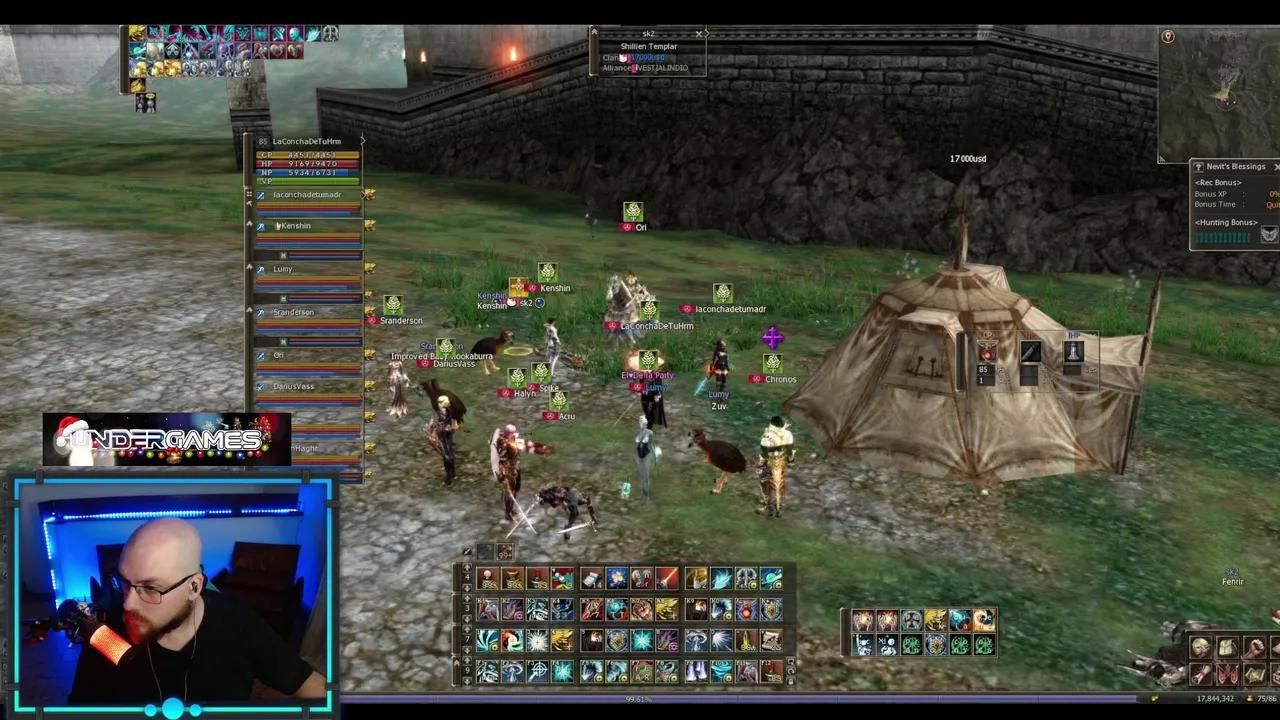Click the Hunting Bonus gauge bar
The image size is (1280, 720).
(1222, 237)
